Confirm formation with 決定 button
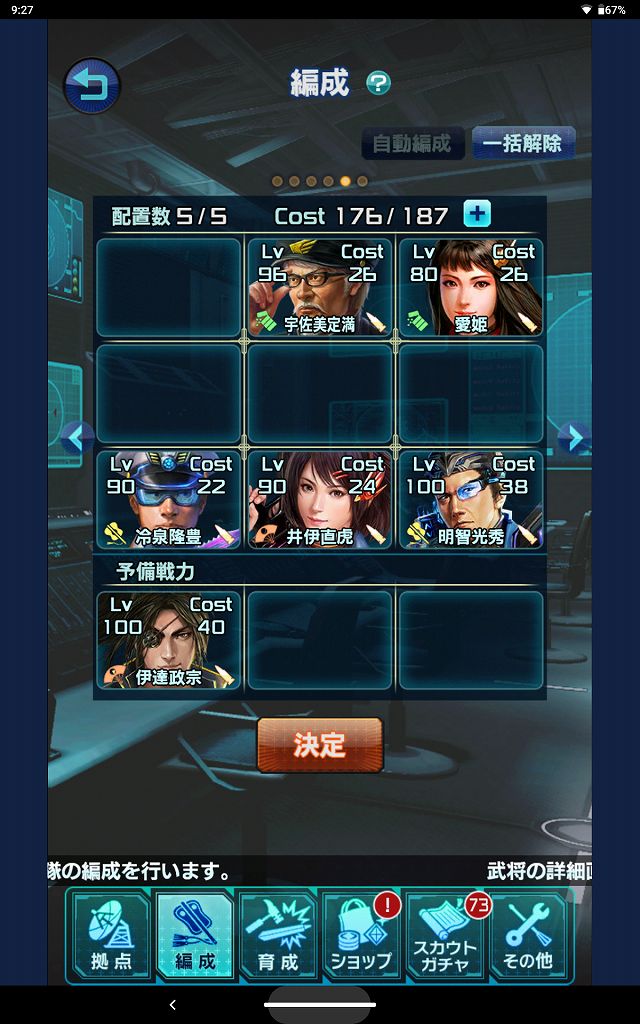 pos(320,745)
